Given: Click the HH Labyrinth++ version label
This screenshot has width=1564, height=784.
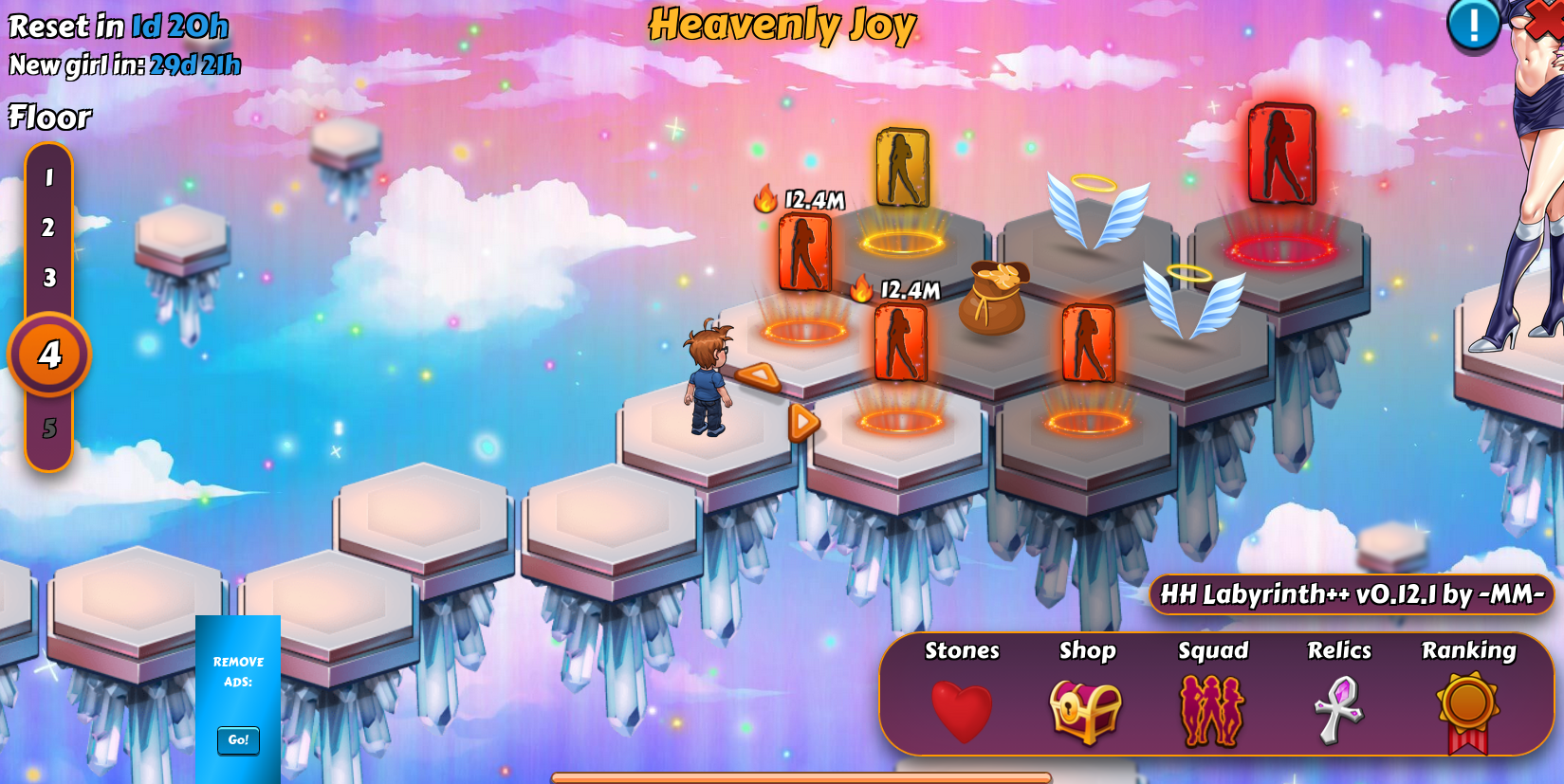Looking at the screenshot, I should click(1352, 594).
